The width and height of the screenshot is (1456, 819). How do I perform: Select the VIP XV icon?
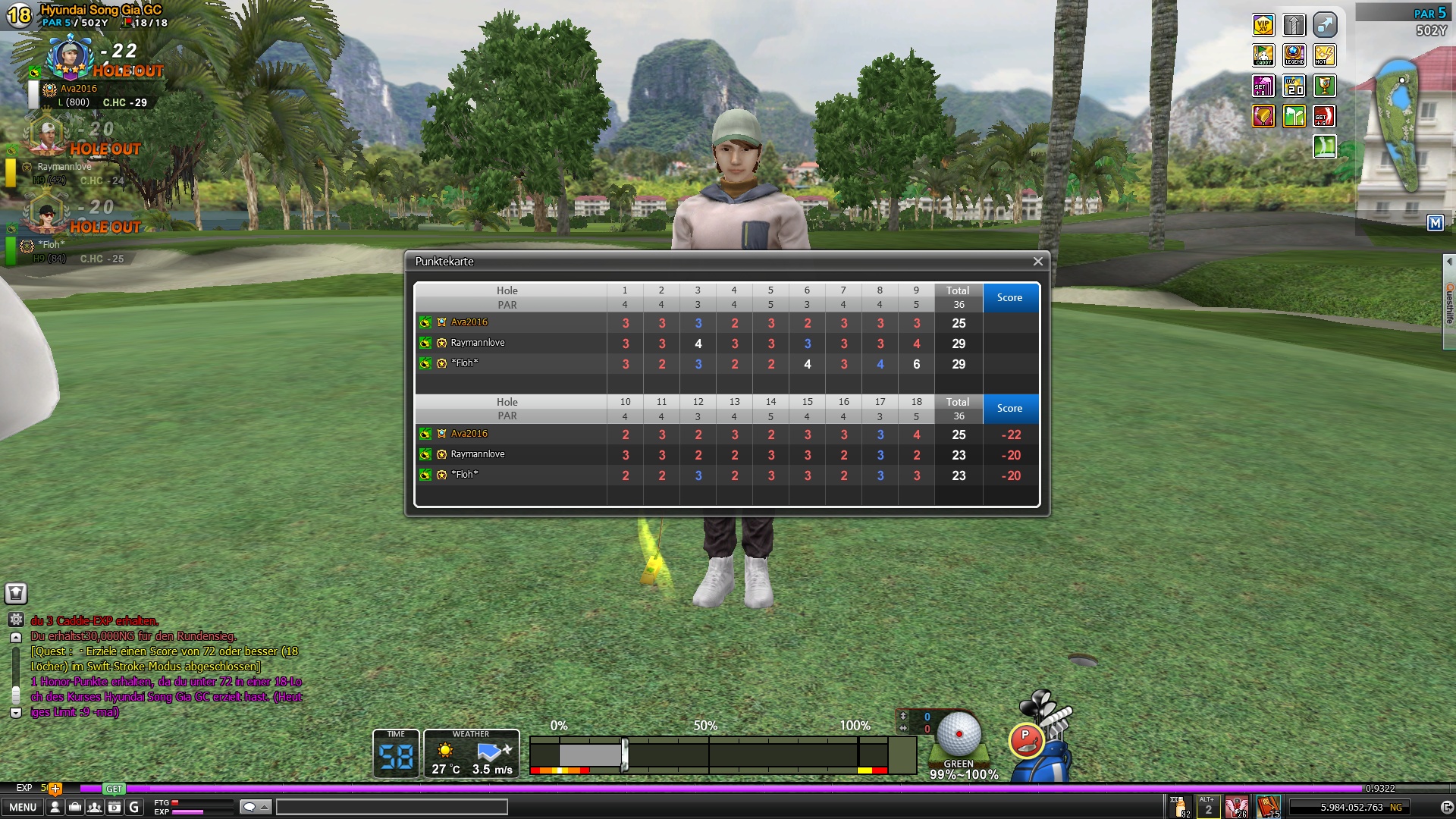coord(1263,25)
